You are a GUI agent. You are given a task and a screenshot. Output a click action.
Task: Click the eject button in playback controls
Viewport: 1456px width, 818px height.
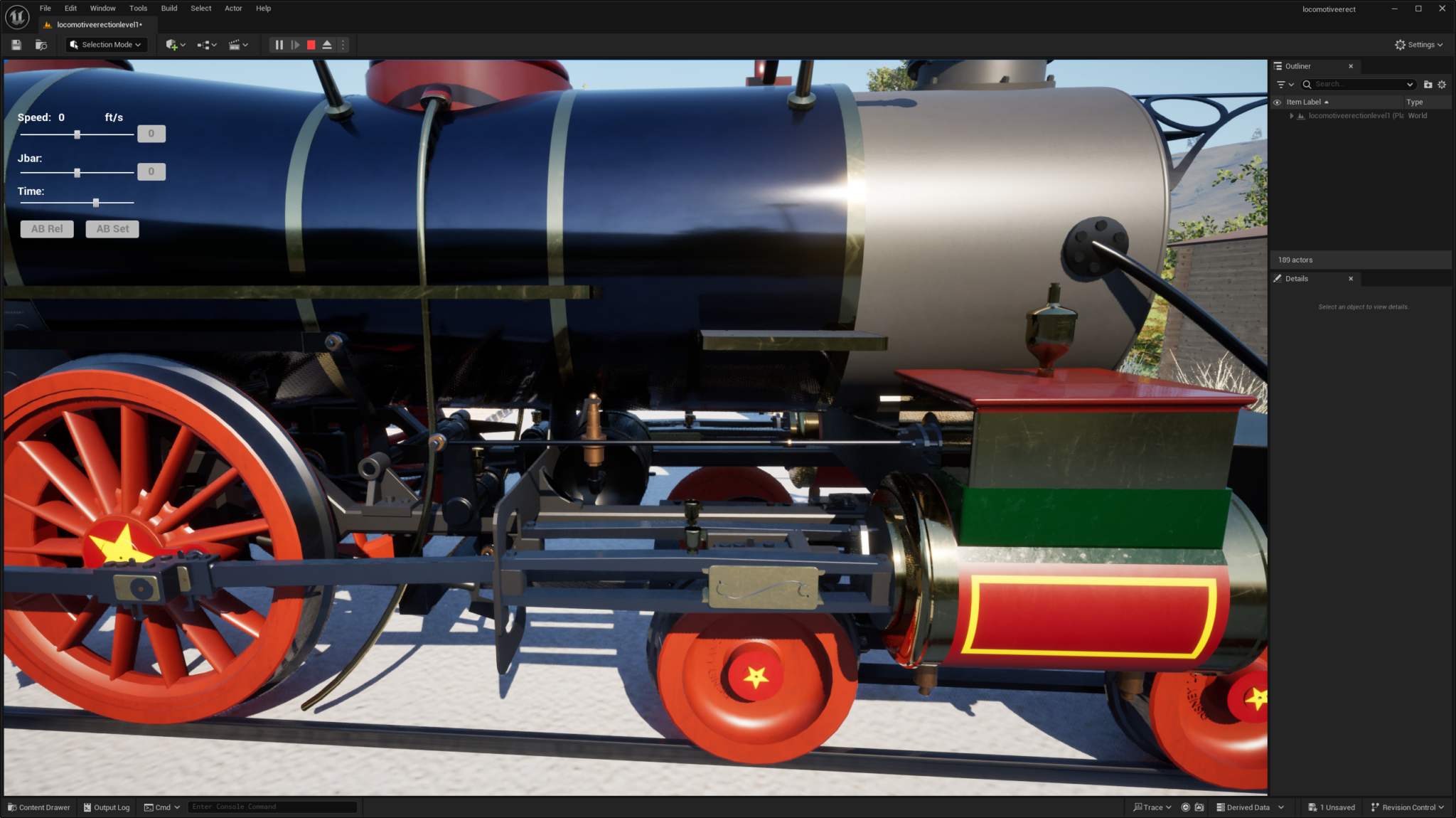tap(327, 44)
